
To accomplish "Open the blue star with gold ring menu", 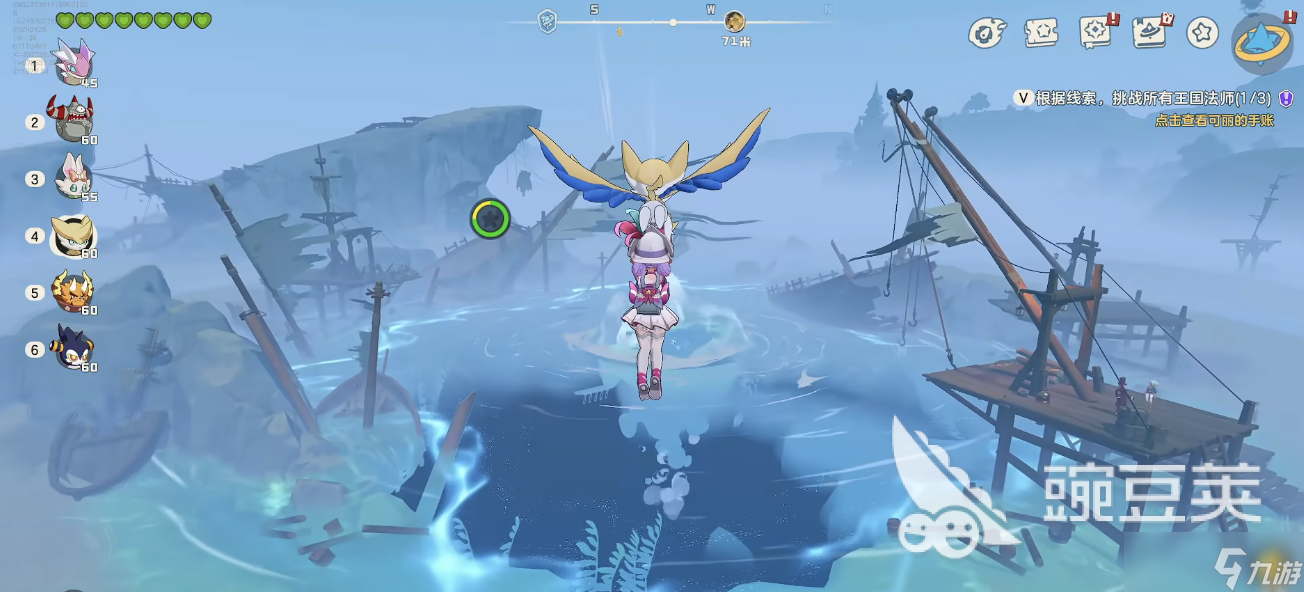I will [1262, 44].
